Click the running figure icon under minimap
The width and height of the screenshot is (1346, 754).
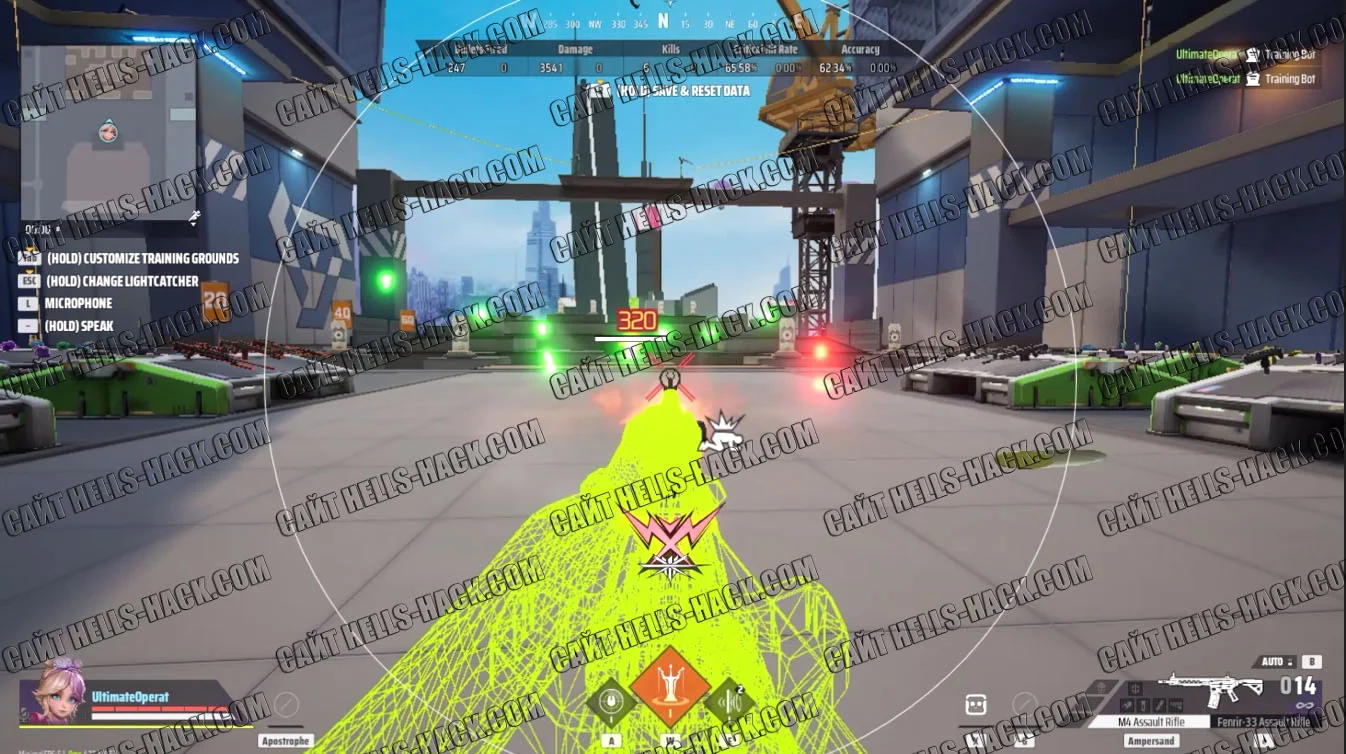coord(192,215)
